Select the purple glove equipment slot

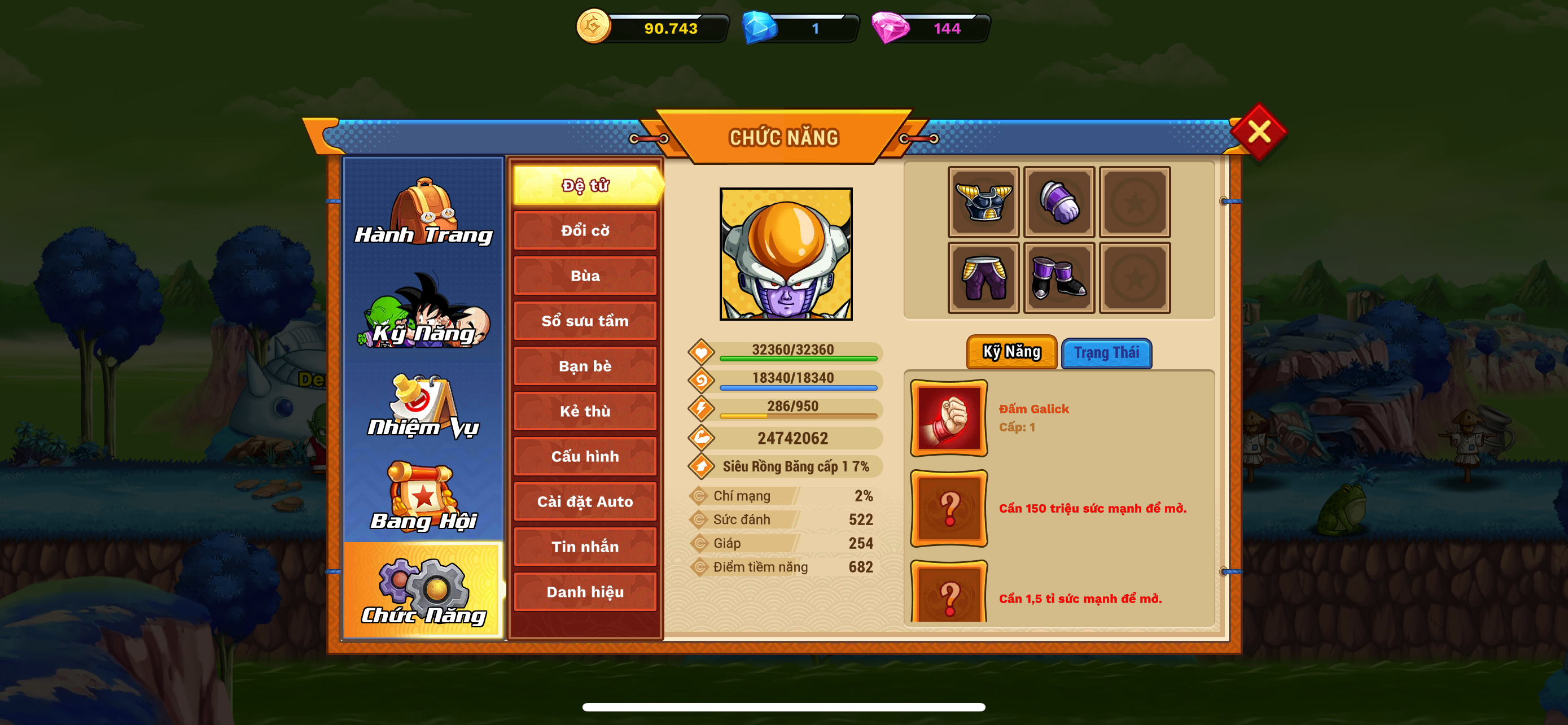1058,202
